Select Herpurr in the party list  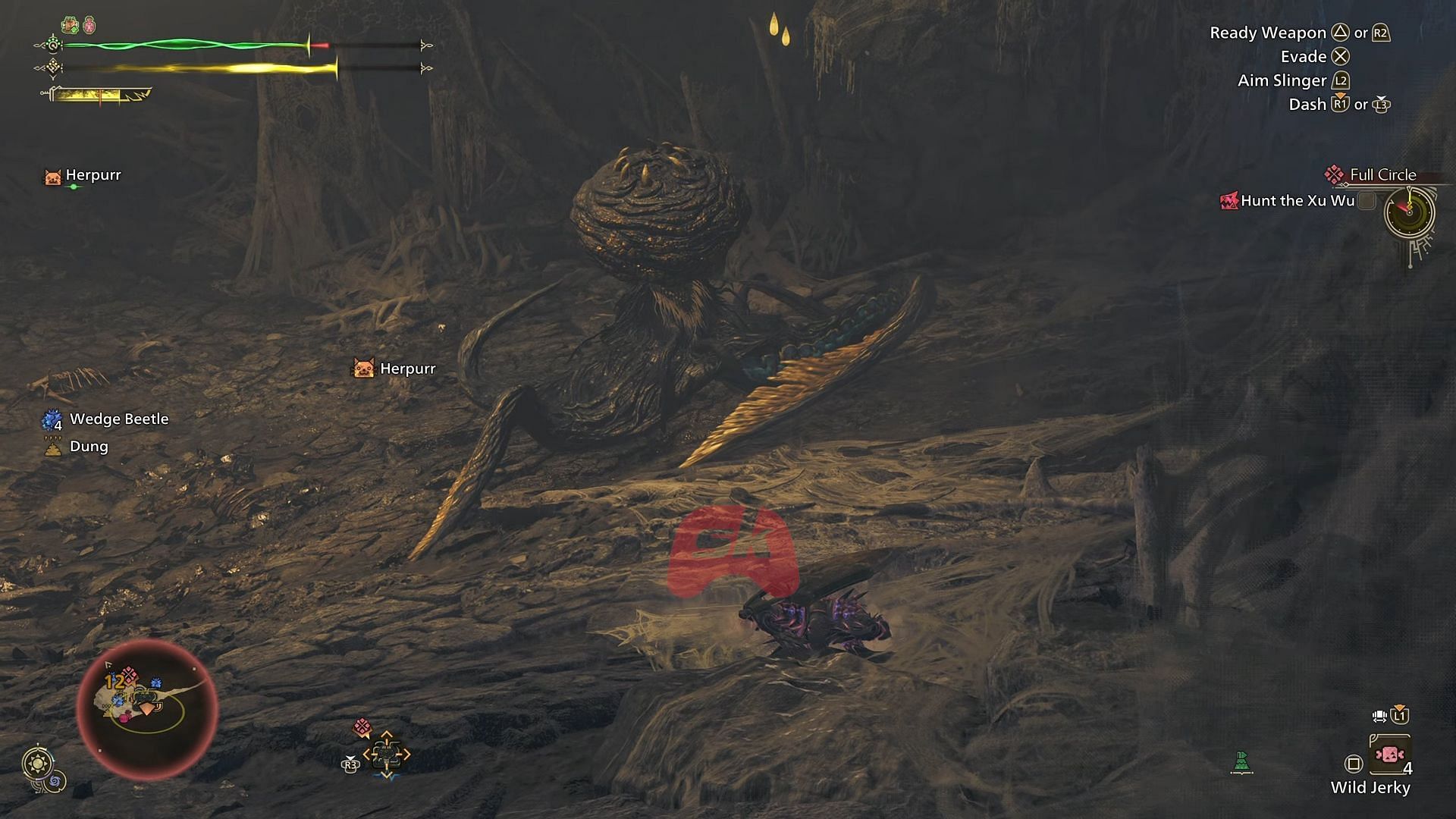93,175
